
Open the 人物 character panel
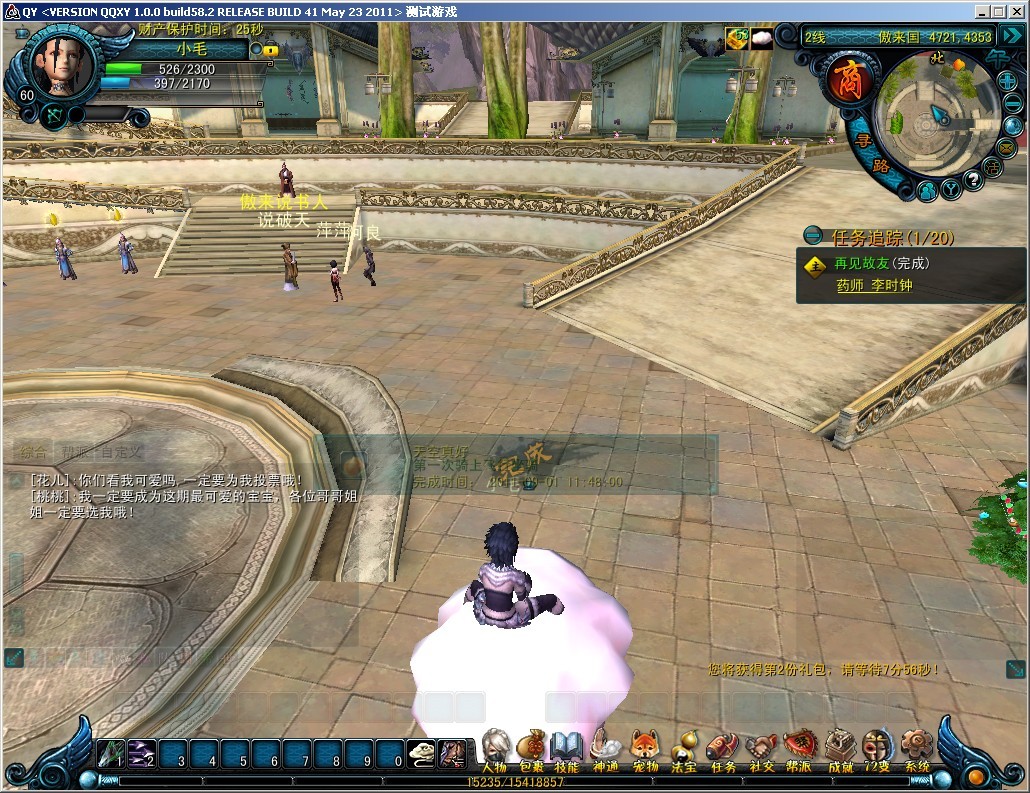[495, 749]
